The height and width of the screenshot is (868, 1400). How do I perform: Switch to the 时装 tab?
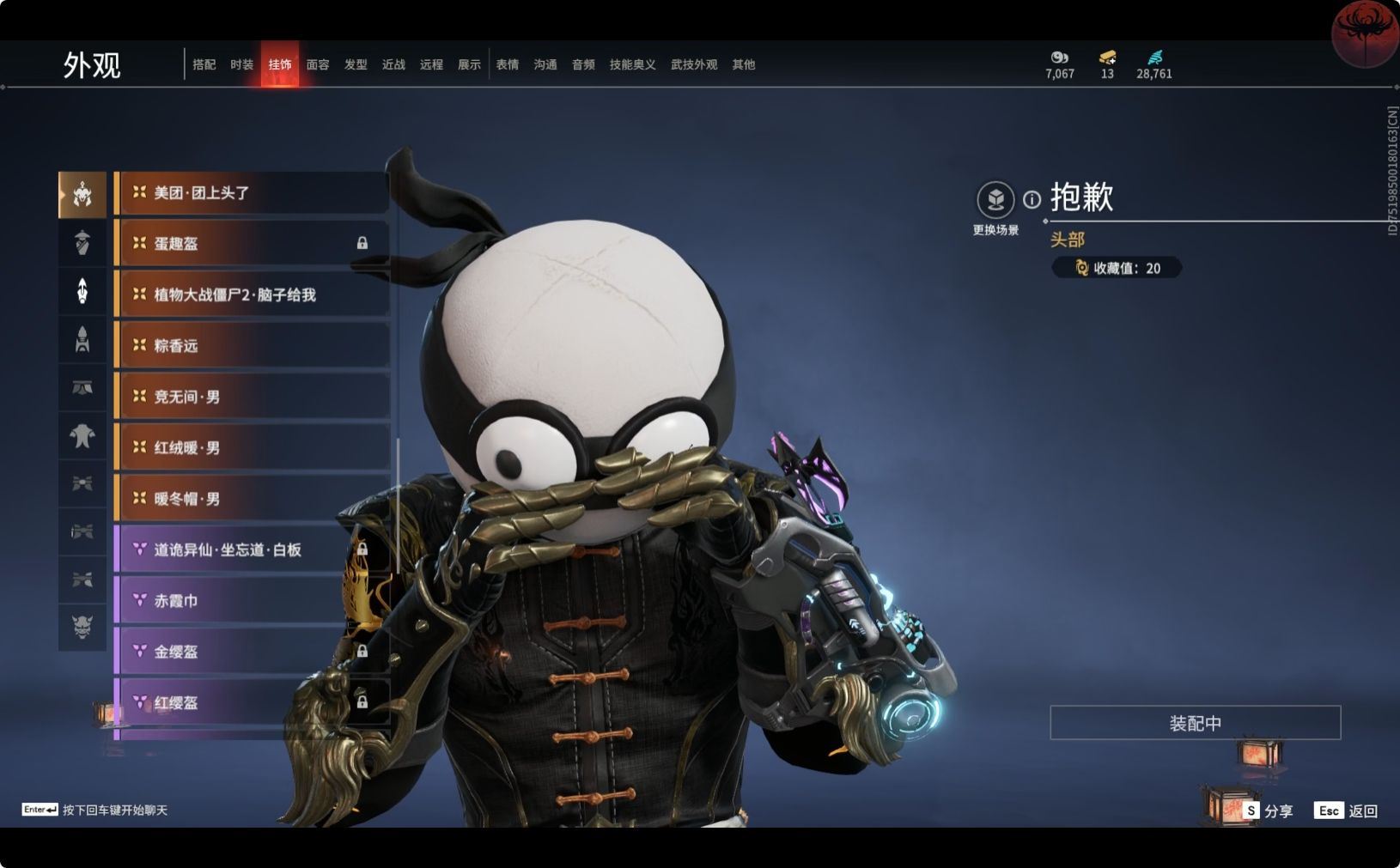241,64
